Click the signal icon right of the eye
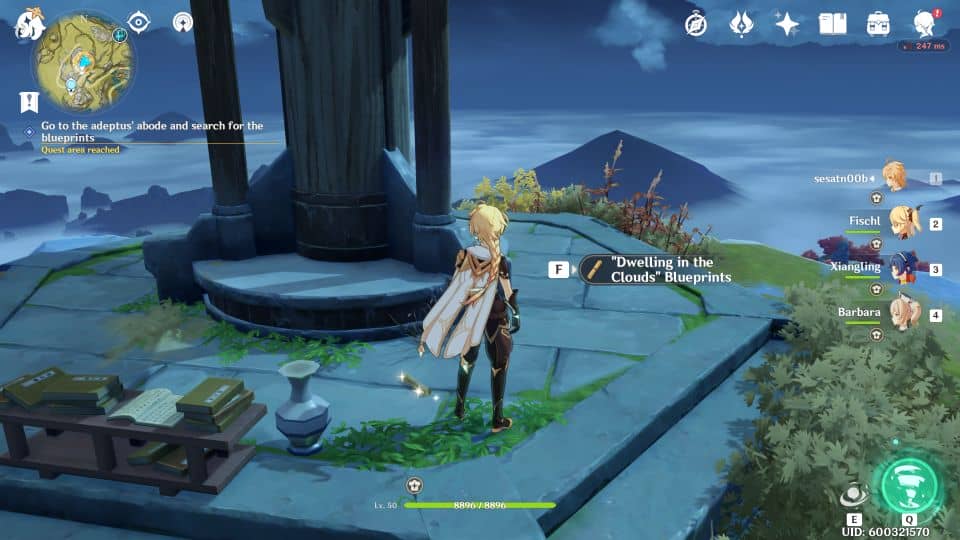960x540 pixels. [182, 22]
